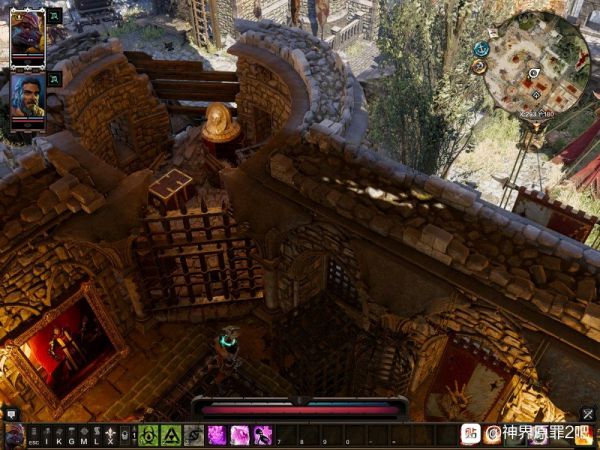600x450 pixels.
Task: Click the crossed swords combat toggle button
Action: (588, 414)
